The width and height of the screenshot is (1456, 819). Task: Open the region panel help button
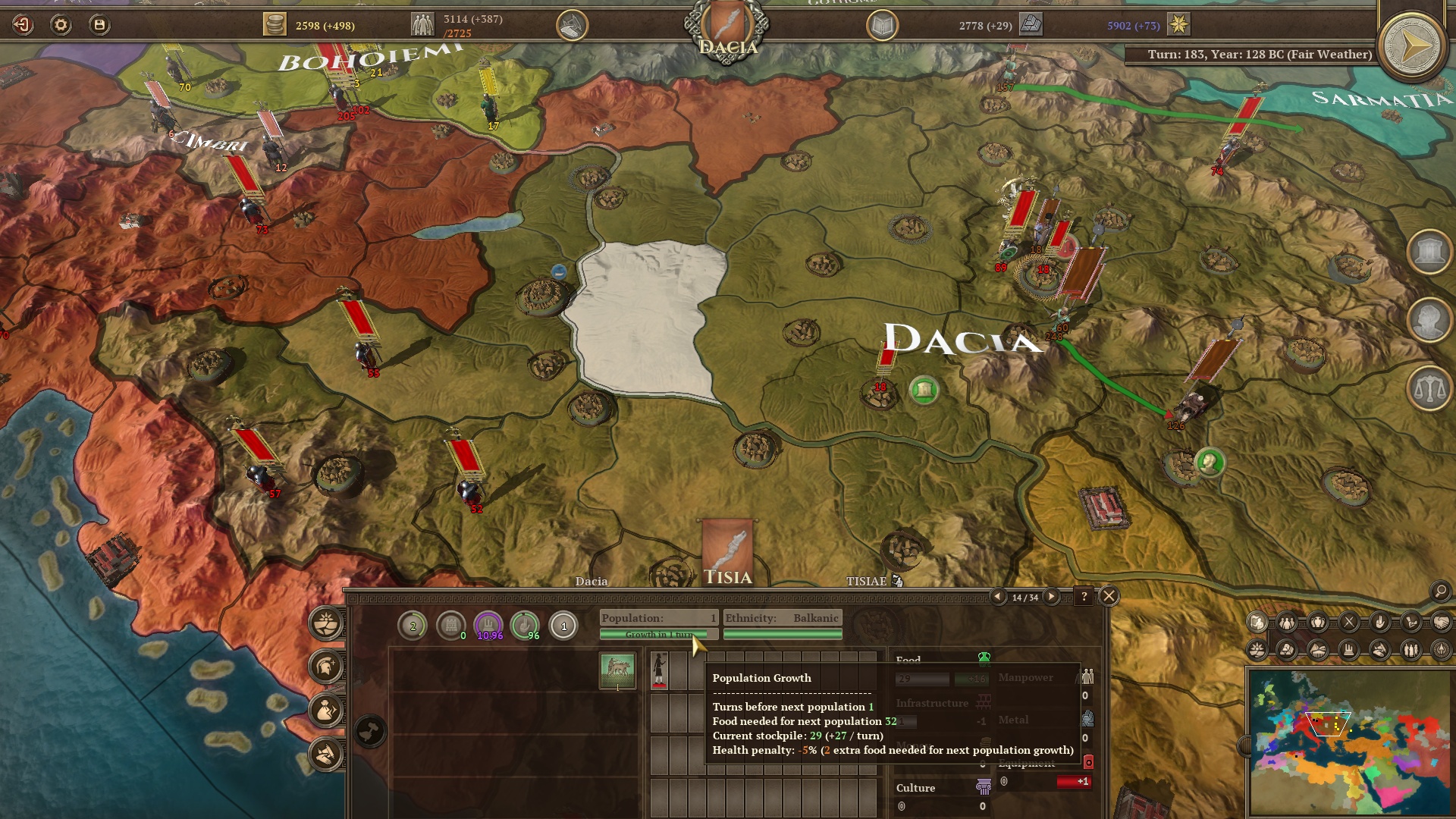[1084, 597]
